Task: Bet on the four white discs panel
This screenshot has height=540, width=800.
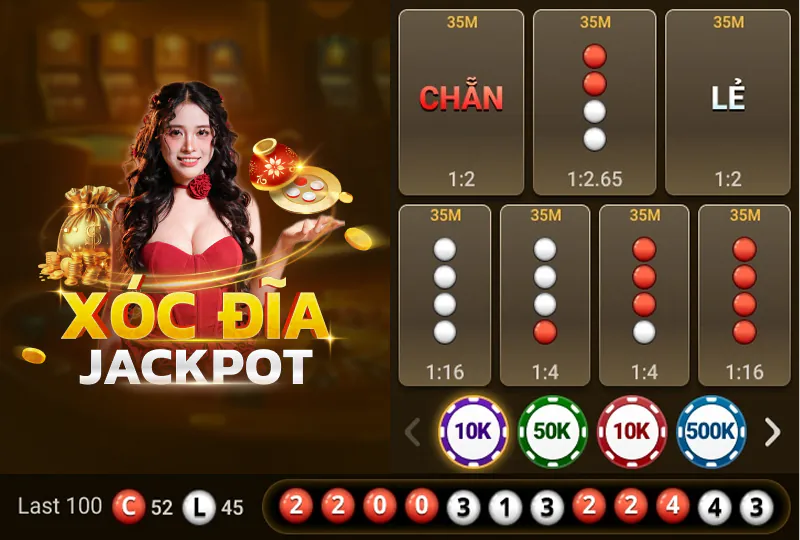Action: pyautogui.click(x=445, y=295)
